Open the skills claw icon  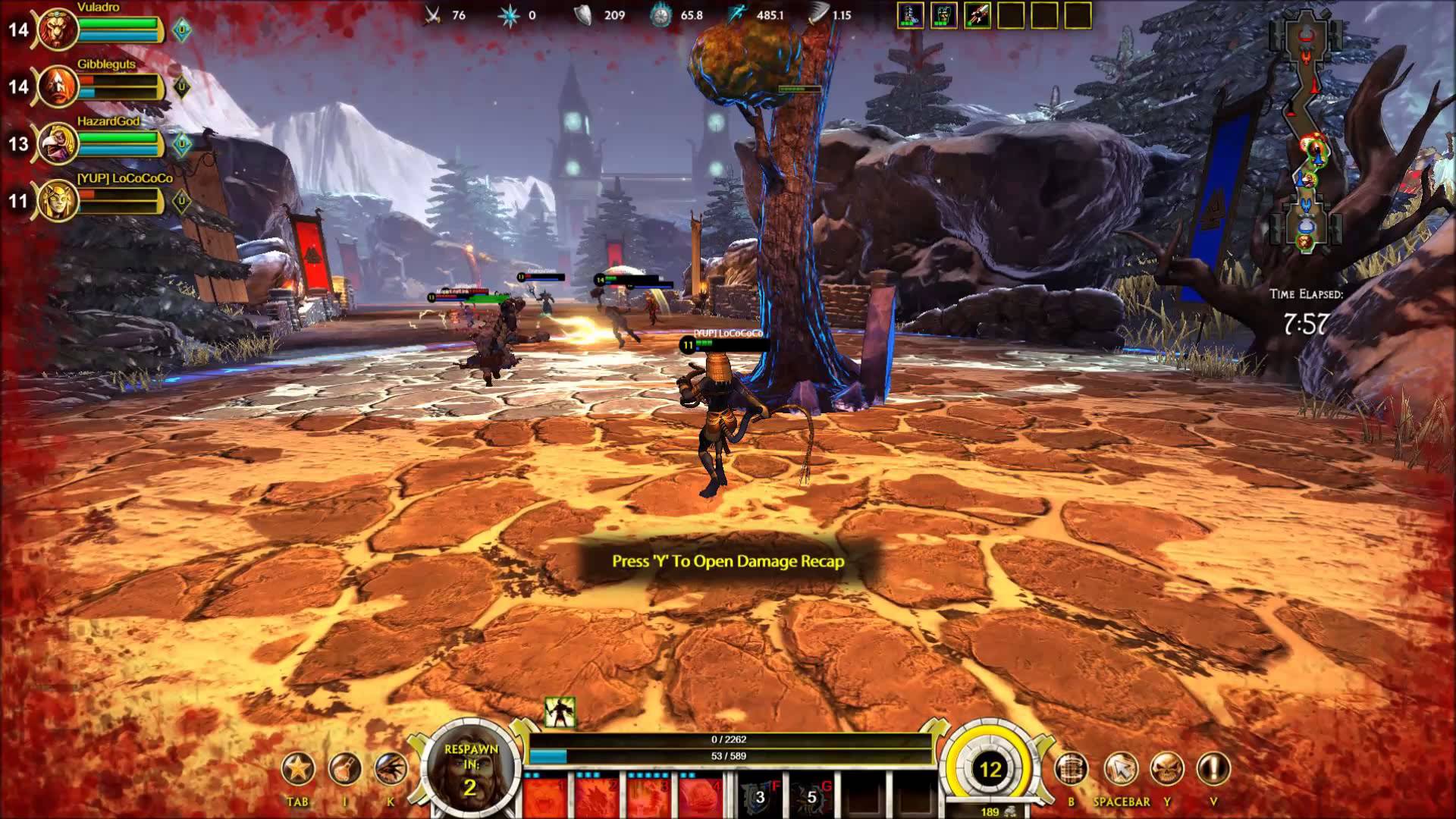391,770
